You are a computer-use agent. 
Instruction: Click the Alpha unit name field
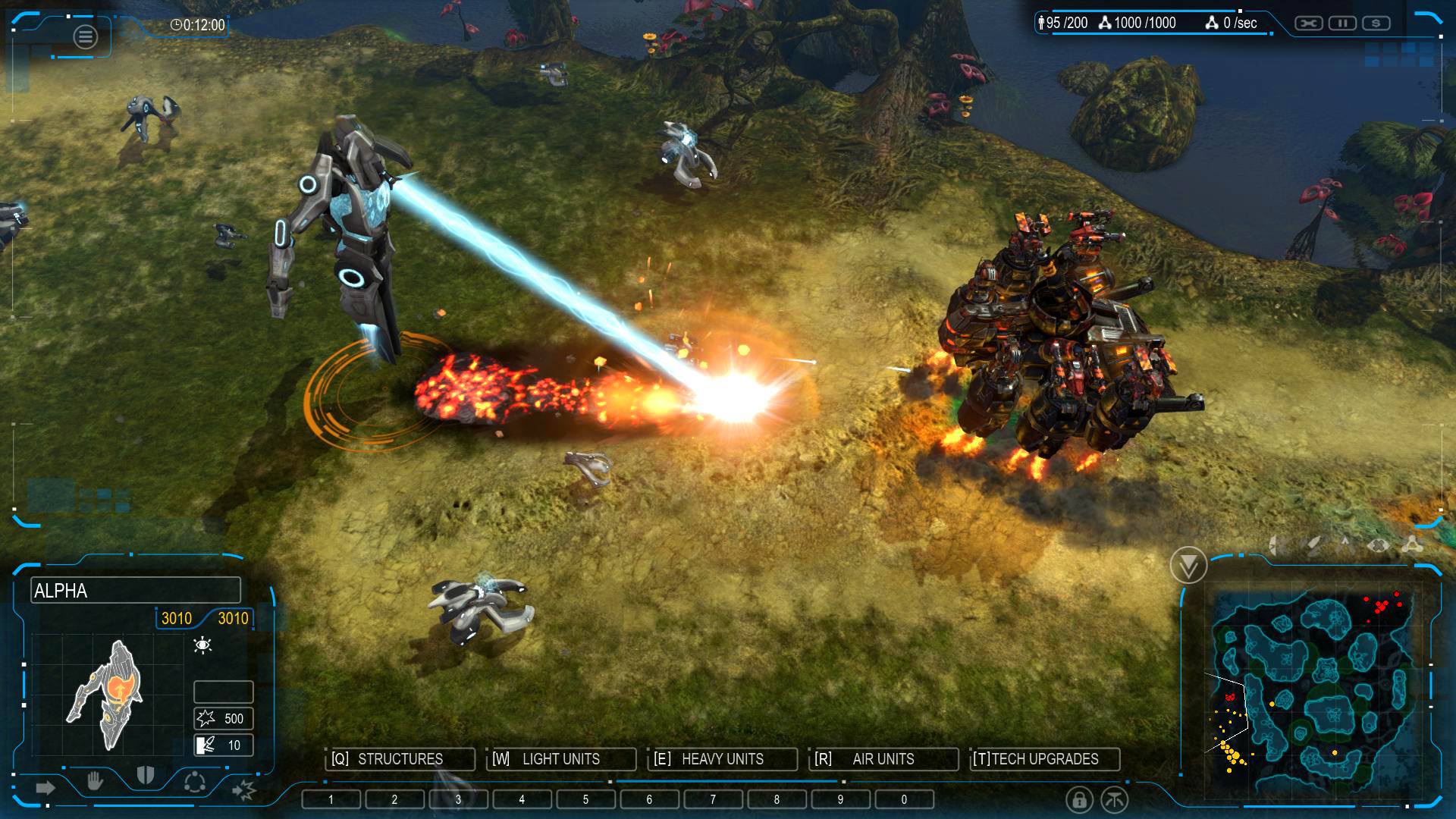coord(136,591)
